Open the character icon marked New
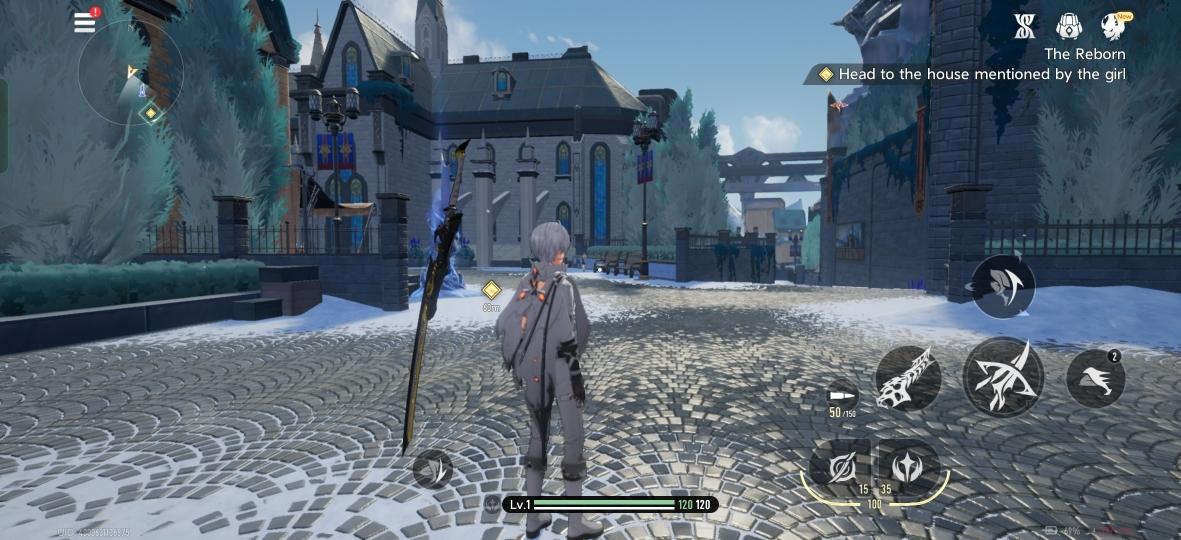This screenshot has height=540, width=1181. tap(1111, 26)
